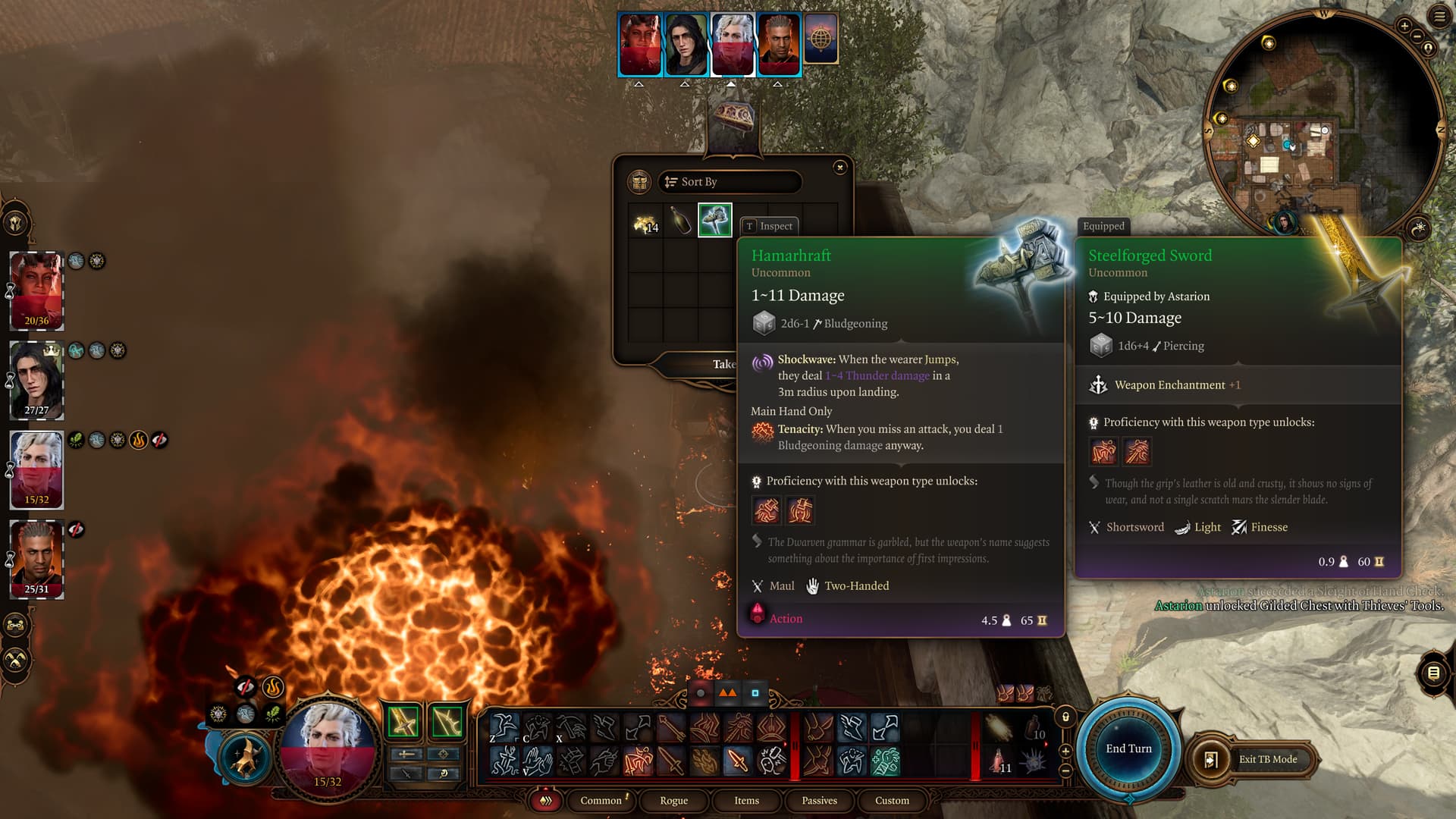Screen dimensions: 1456x819
Task: Pick the gold pile in the chest
Action: tap(645, 222)
